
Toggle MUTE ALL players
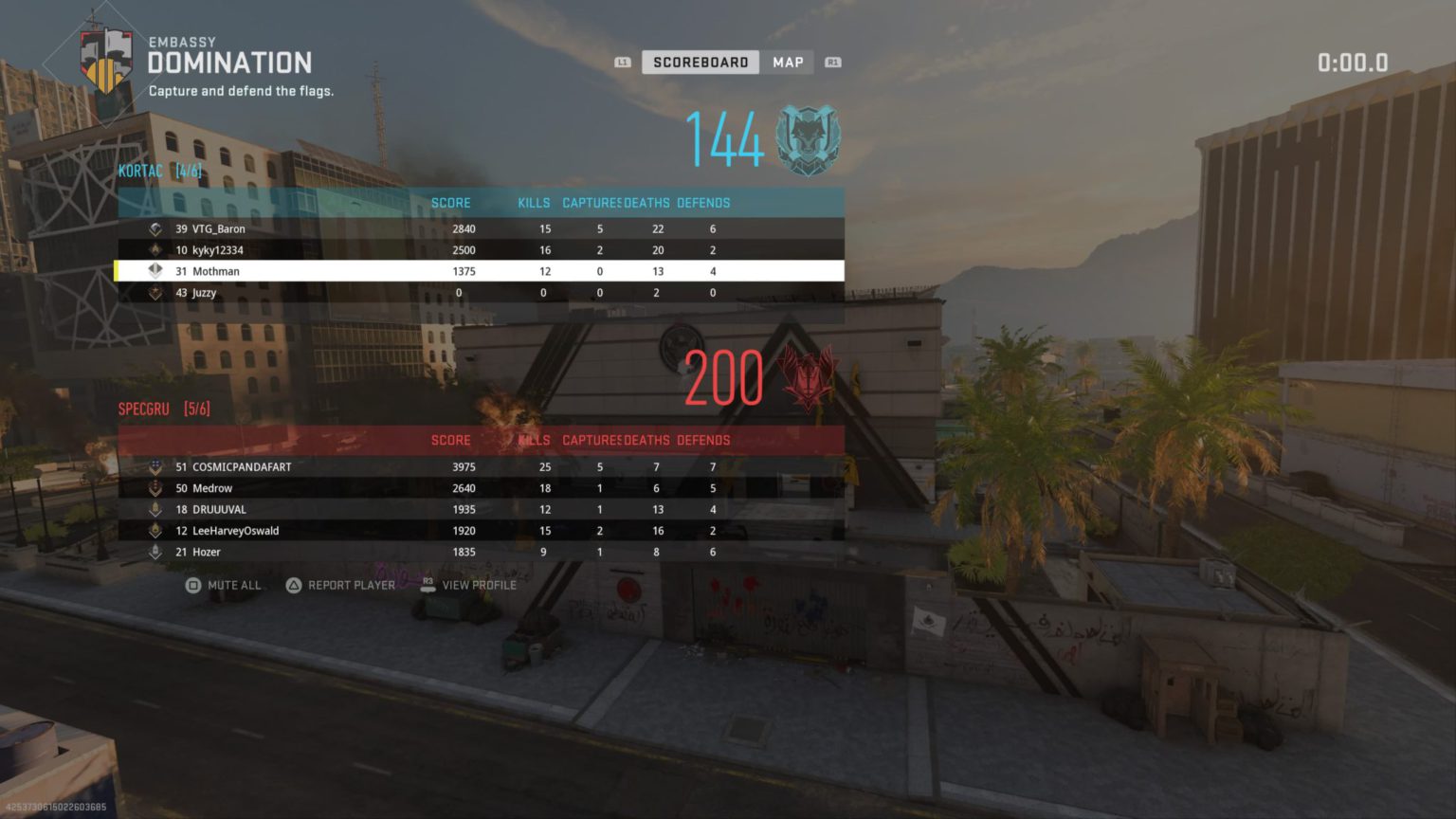tap(234, 585)
